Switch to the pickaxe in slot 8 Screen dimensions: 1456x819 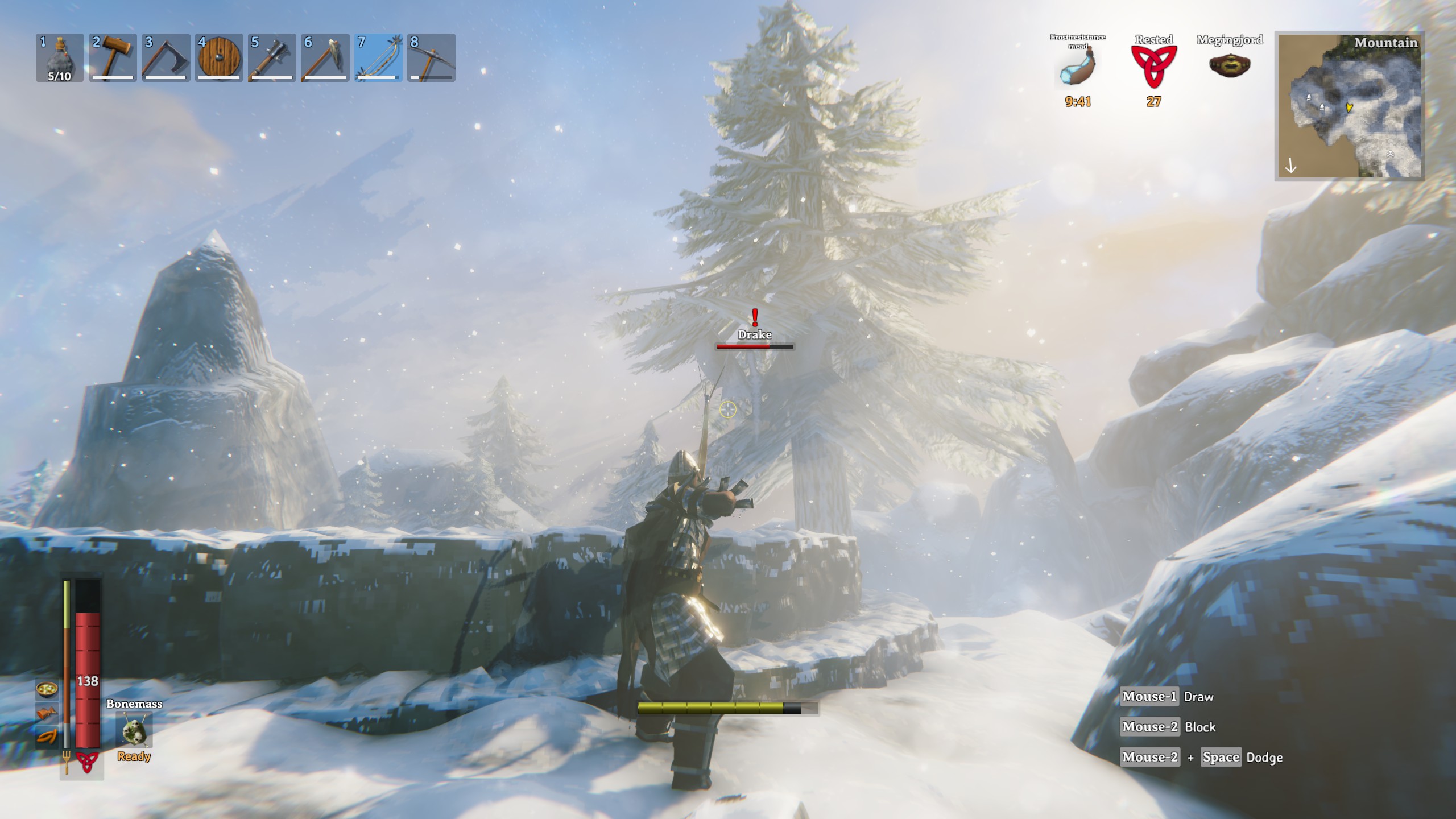431,57
